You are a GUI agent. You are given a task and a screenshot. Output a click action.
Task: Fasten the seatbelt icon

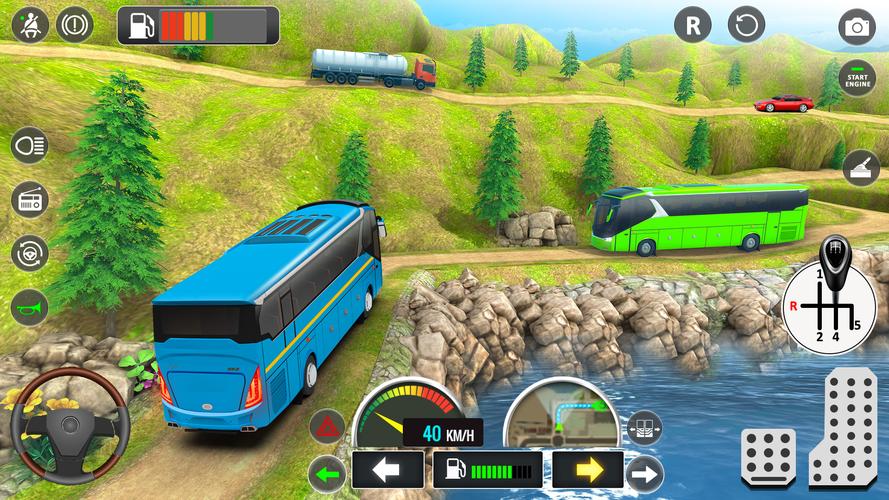point(29,22)
